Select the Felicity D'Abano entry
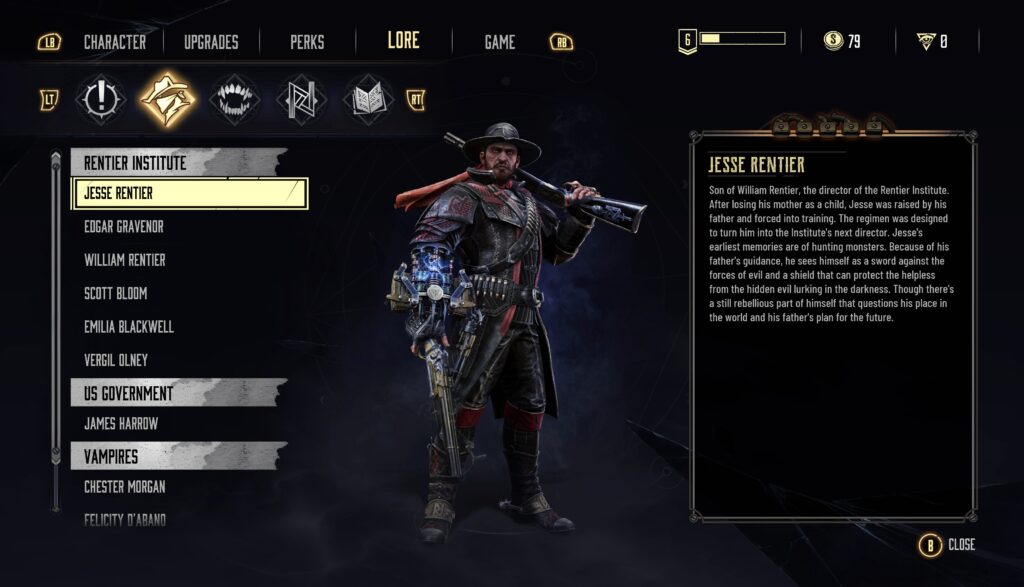This screenshot has height=587, width=1024. point(125,519)
